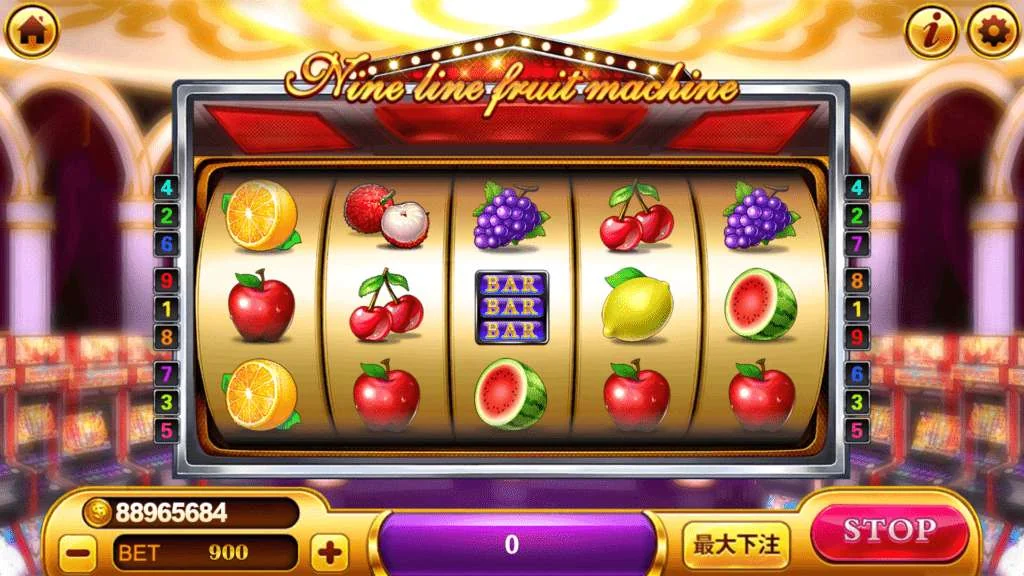The image size is (1024, 576).
Task: Increase the bet with the plus button
Action: [329, 551]
